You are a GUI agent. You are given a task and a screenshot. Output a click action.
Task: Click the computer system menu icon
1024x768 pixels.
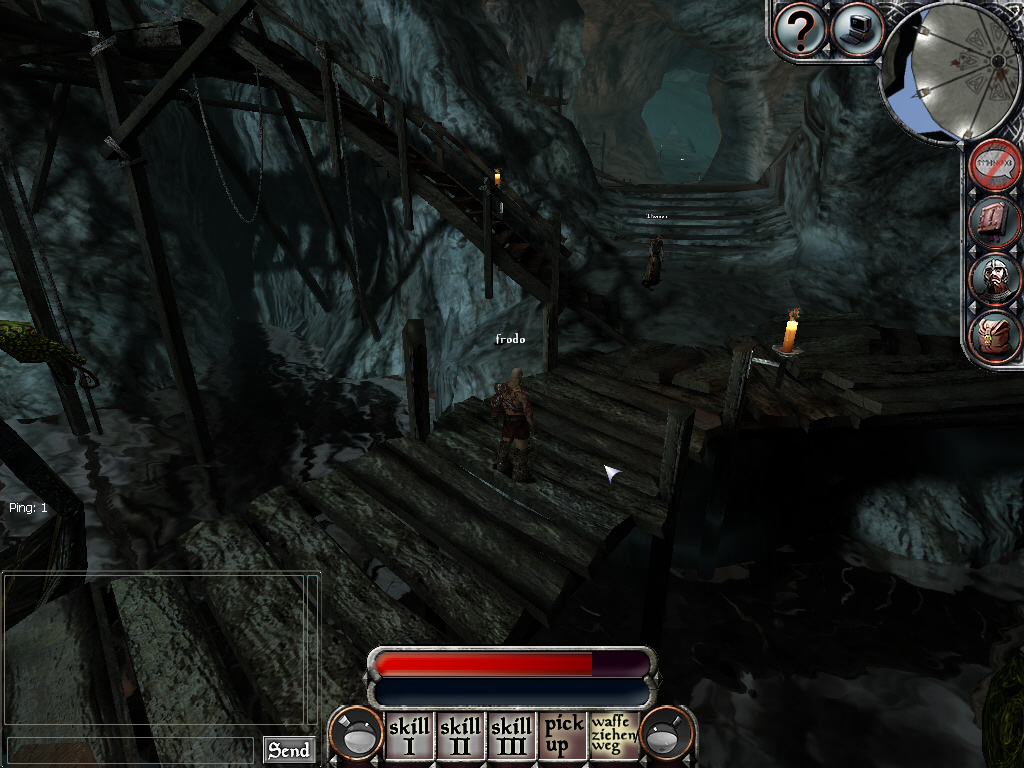point(855,29)
